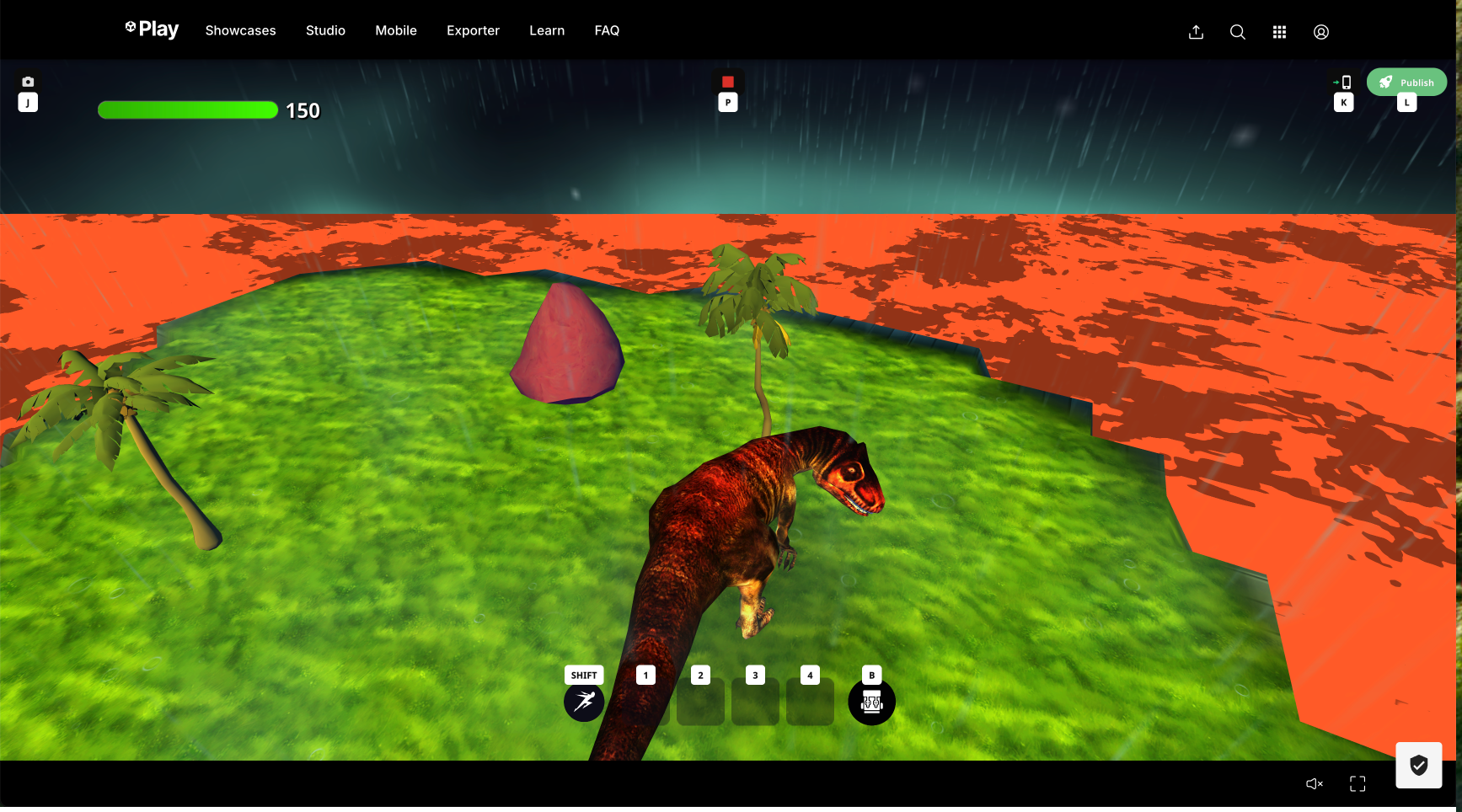The height and width of the screenshot is (812, 1462).
Task: Enter fullscreen mode
Action: 1358,784
